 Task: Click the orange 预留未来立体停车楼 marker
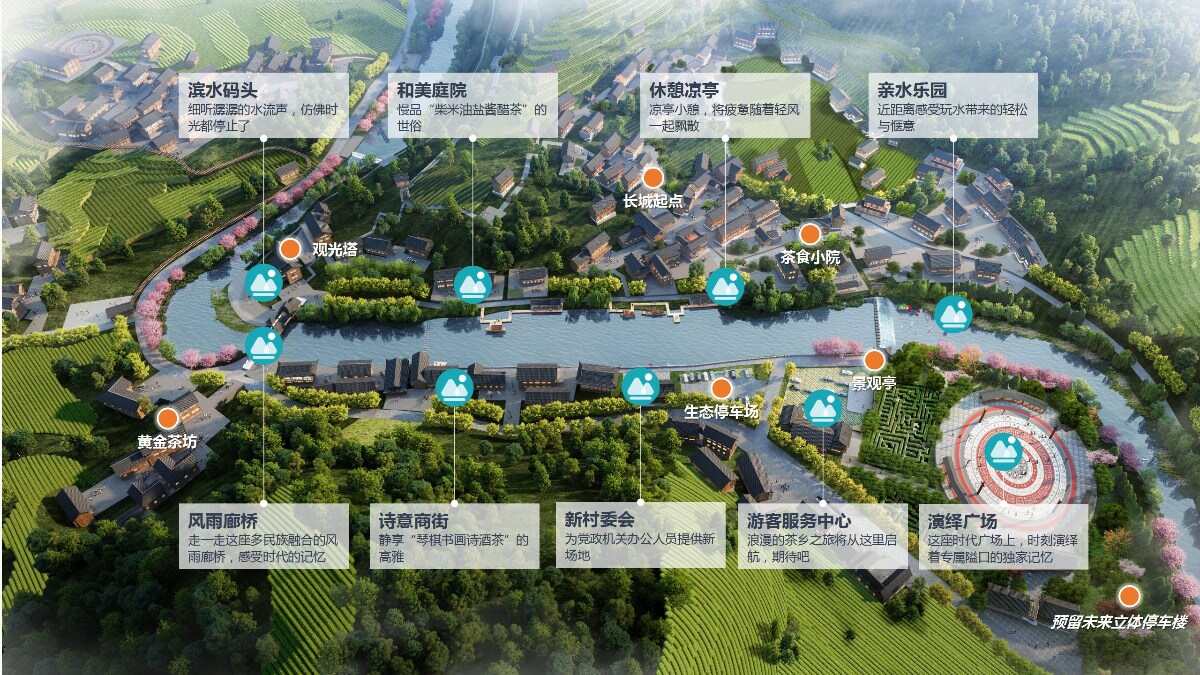click(1129, 597)
